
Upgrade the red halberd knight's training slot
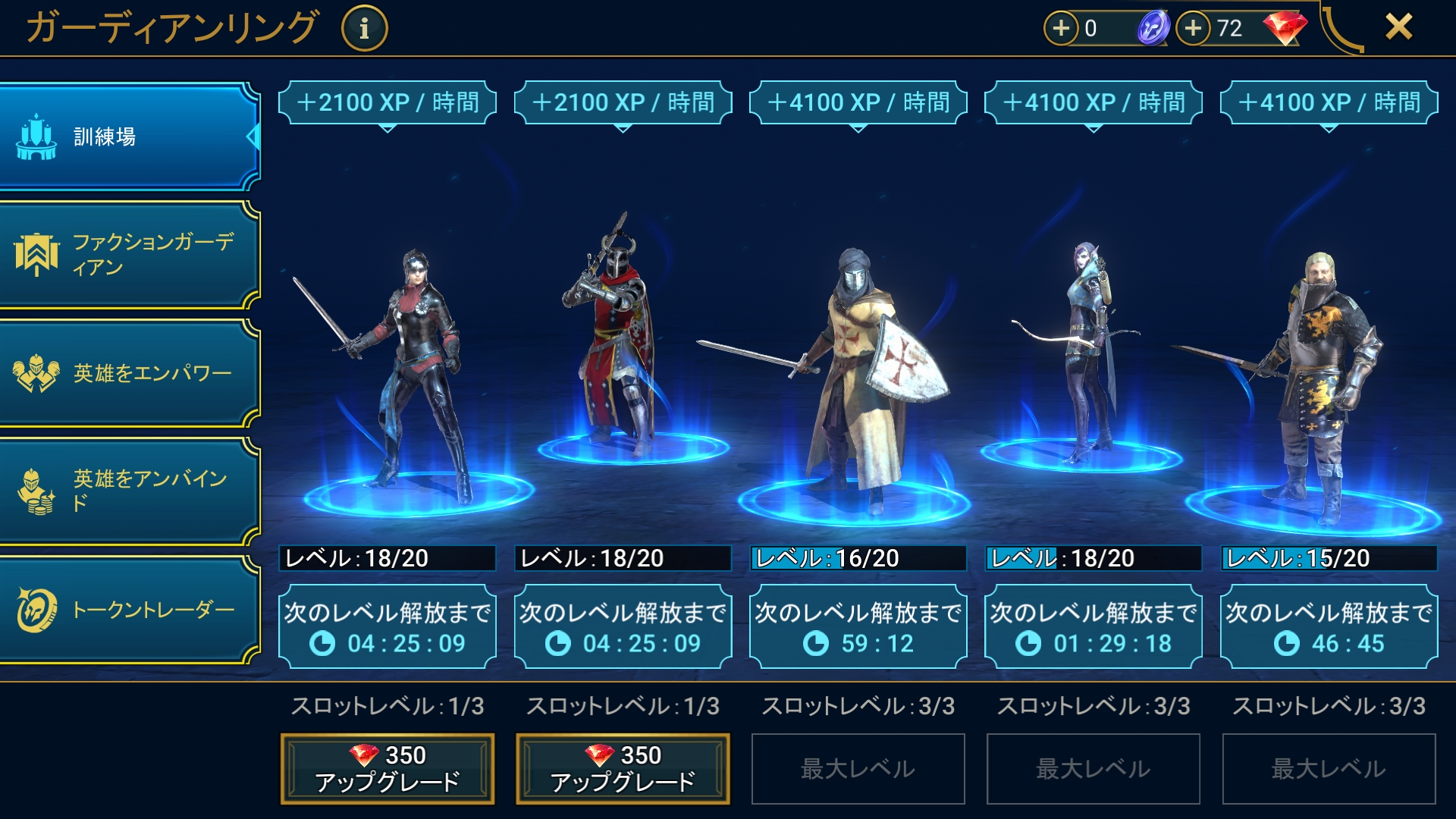pyautogui.click(x=623, y=768)
